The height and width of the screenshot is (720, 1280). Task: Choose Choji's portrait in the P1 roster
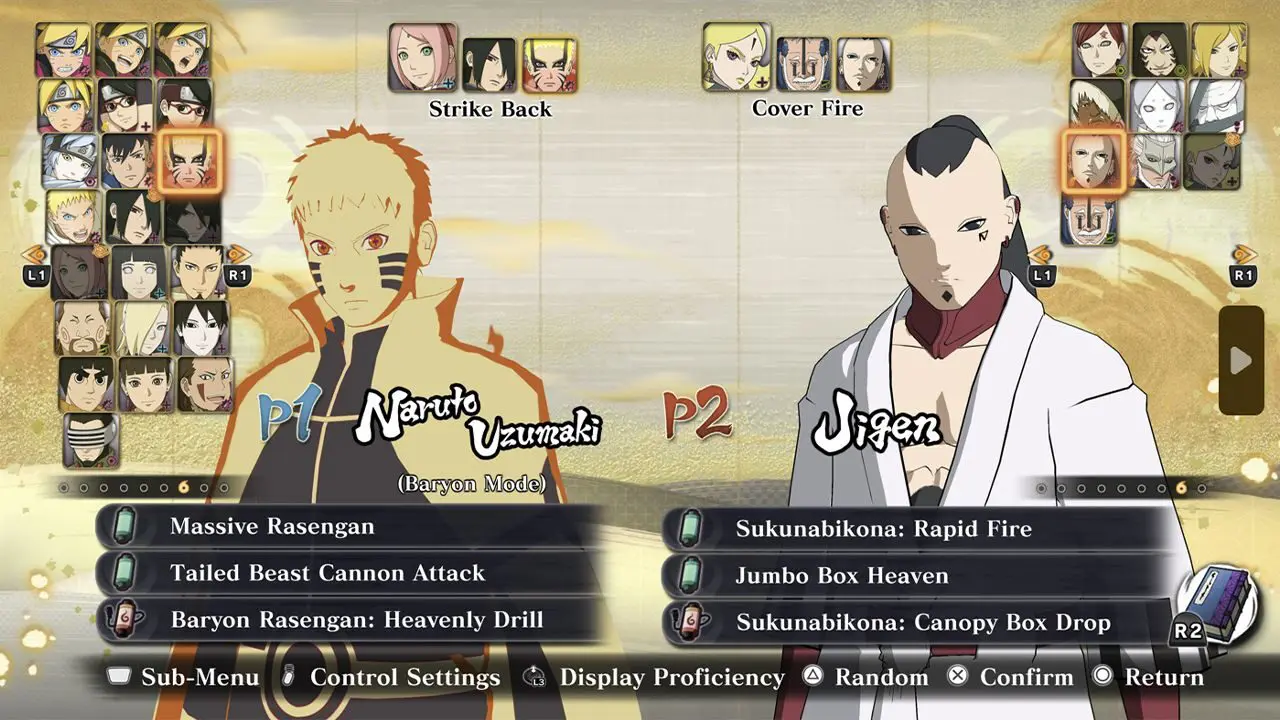pyautogui.click(x=82, y=327)
